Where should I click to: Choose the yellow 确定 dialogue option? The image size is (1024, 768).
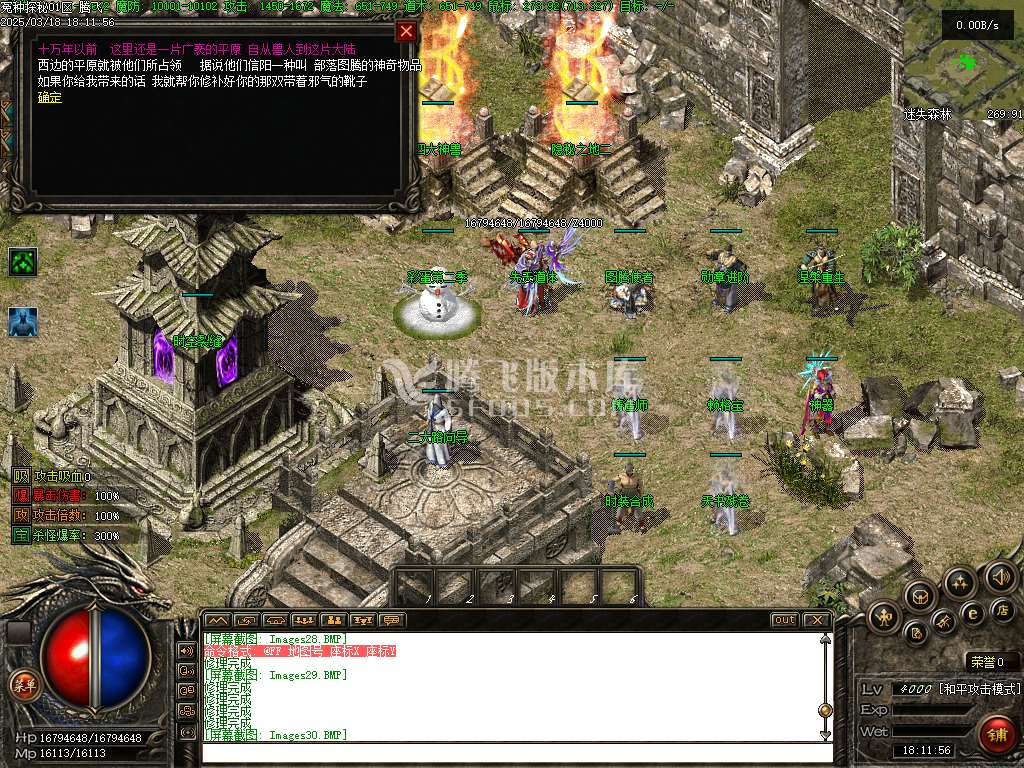click(x=49, y=97)
